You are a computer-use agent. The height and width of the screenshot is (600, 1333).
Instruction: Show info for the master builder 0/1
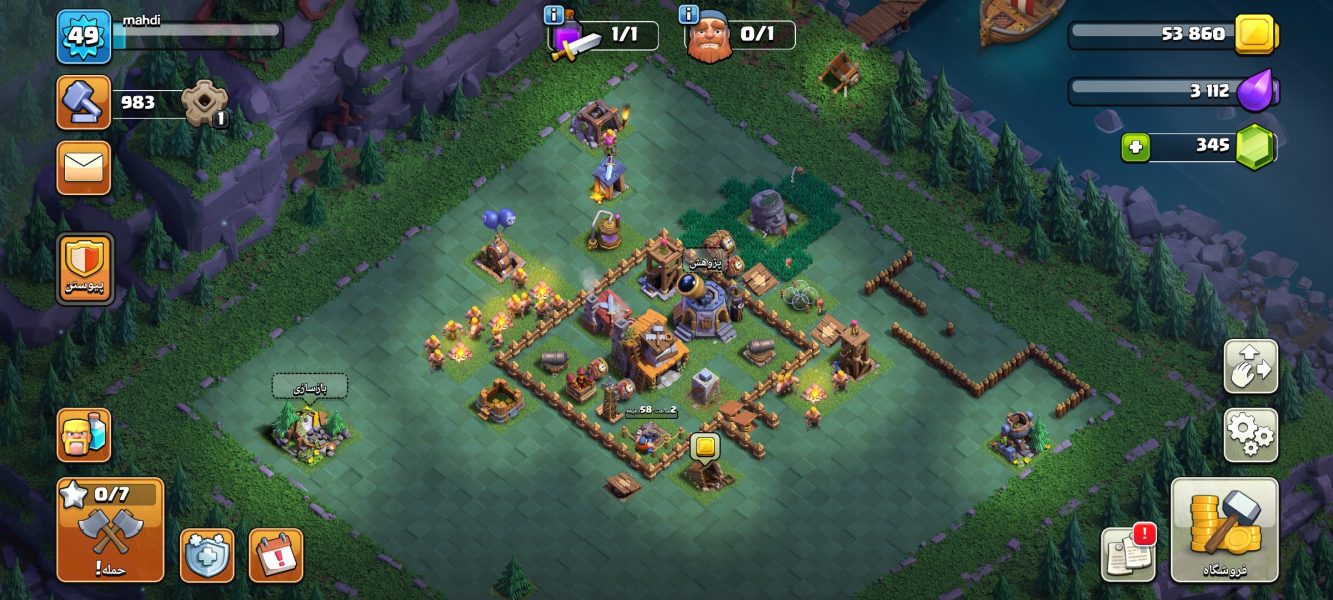click(688, 15)
